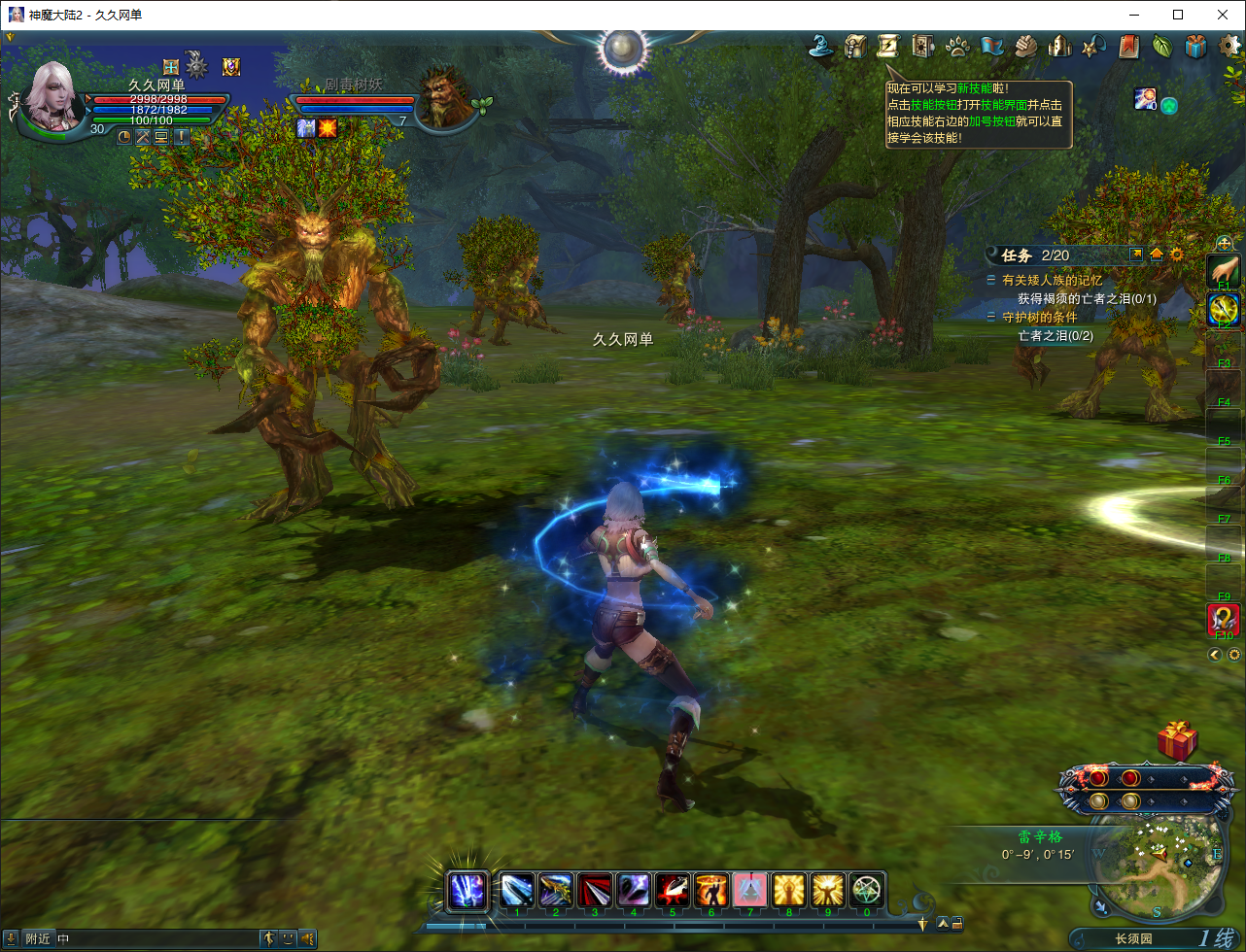Open the gear settings icon
This screenshot has width=1246, height=952.
[x=1229, y=46]
